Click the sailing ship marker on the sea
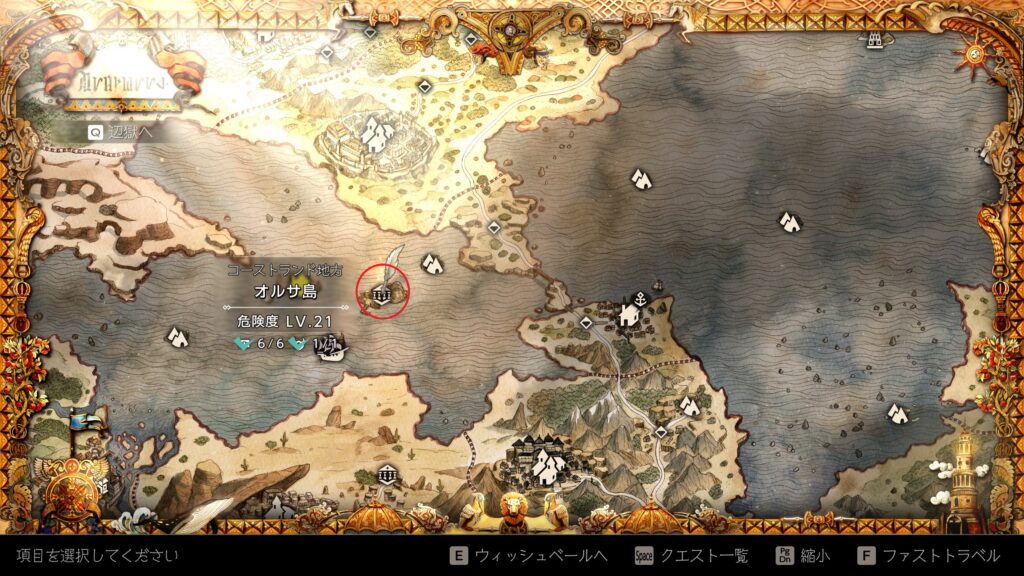Screen dimensions: 1024x576 point(335,350)
